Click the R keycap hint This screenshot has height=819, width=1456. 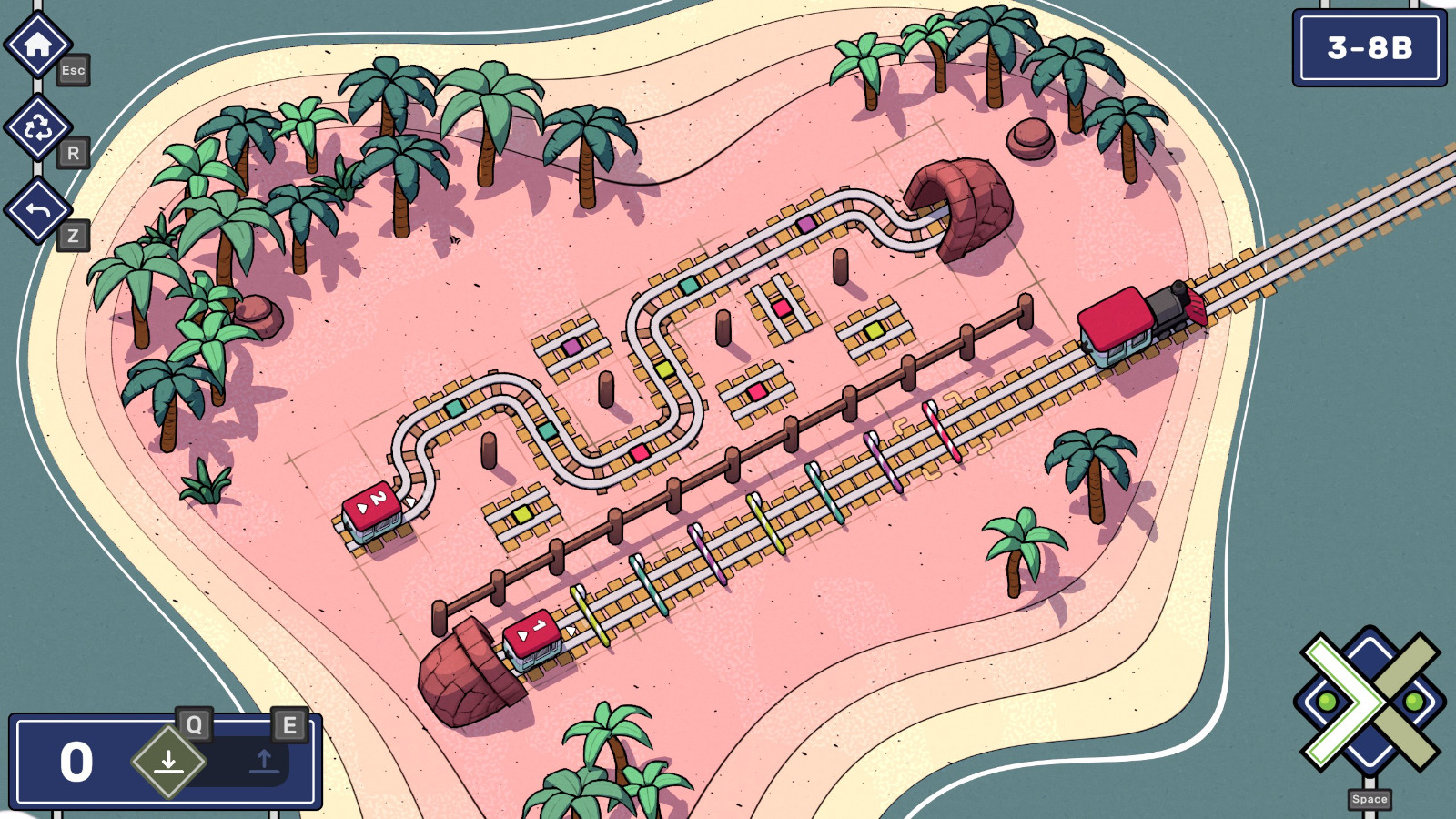point(71,155)
